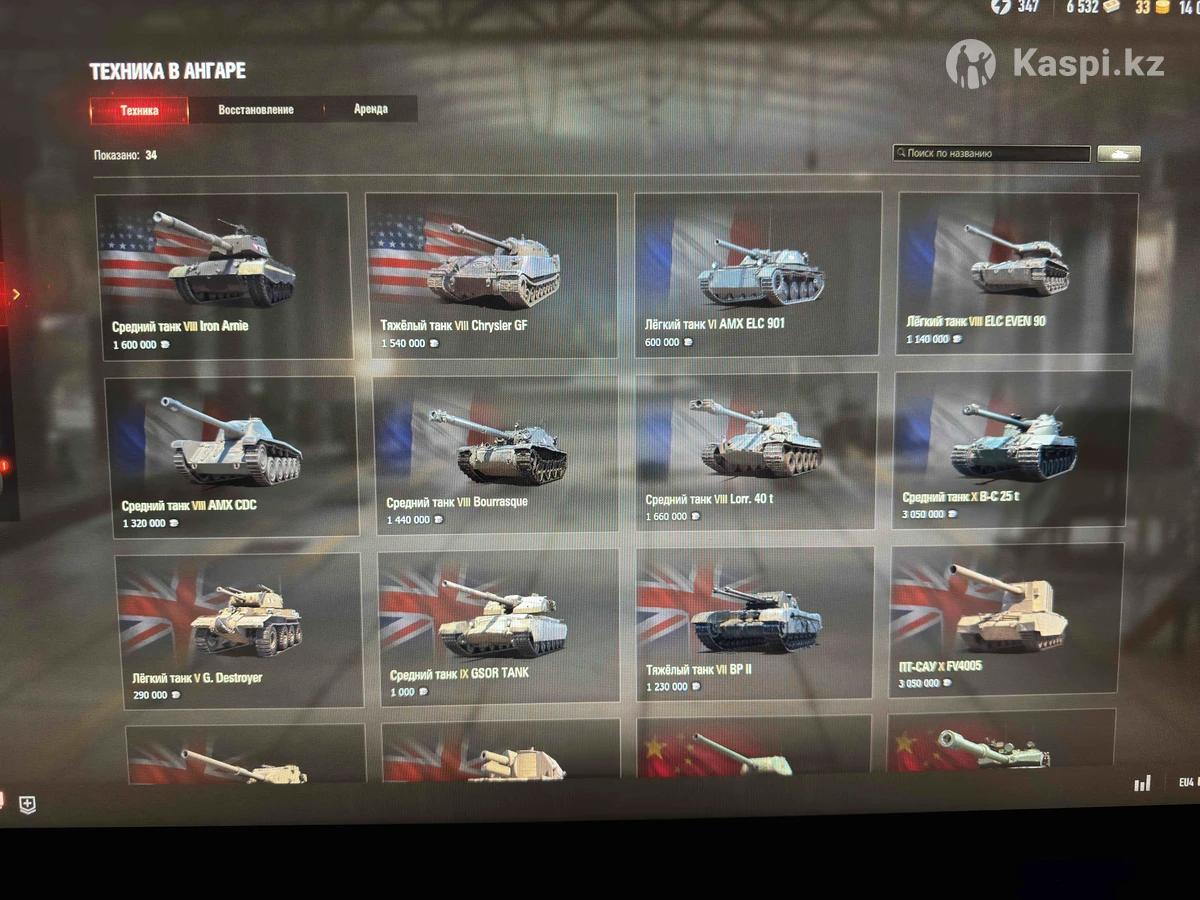Choose the Bourrasque tank card

click(x=497, y=455)
